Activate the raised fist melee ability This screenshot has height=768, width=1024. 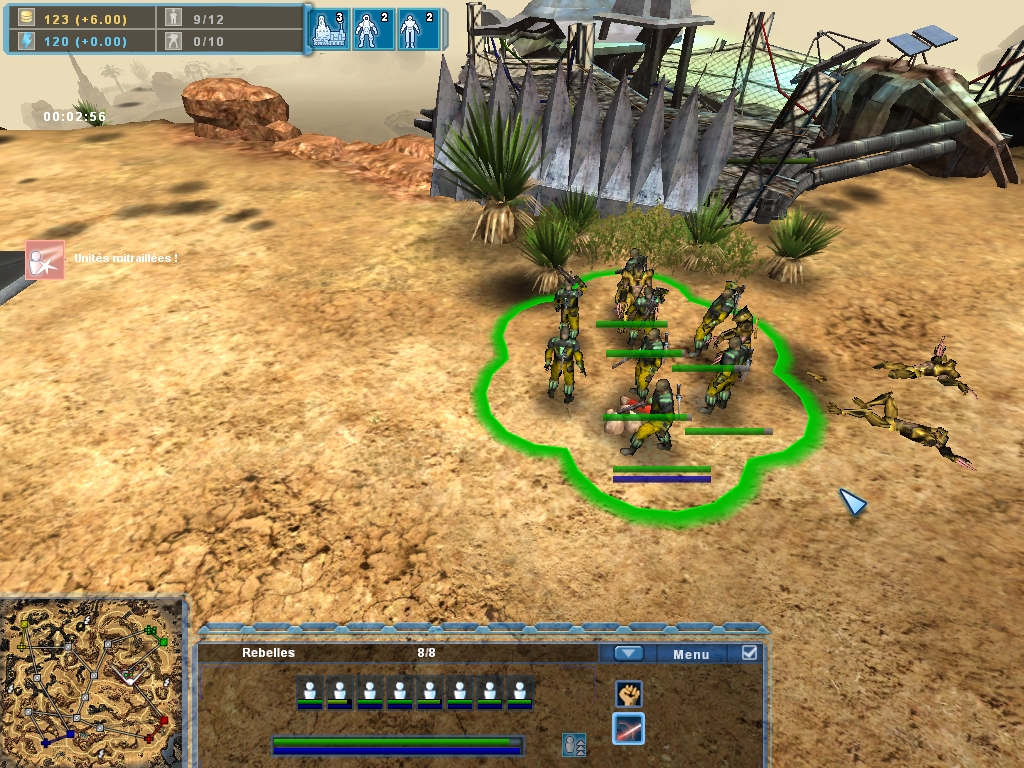coord(628,693)
